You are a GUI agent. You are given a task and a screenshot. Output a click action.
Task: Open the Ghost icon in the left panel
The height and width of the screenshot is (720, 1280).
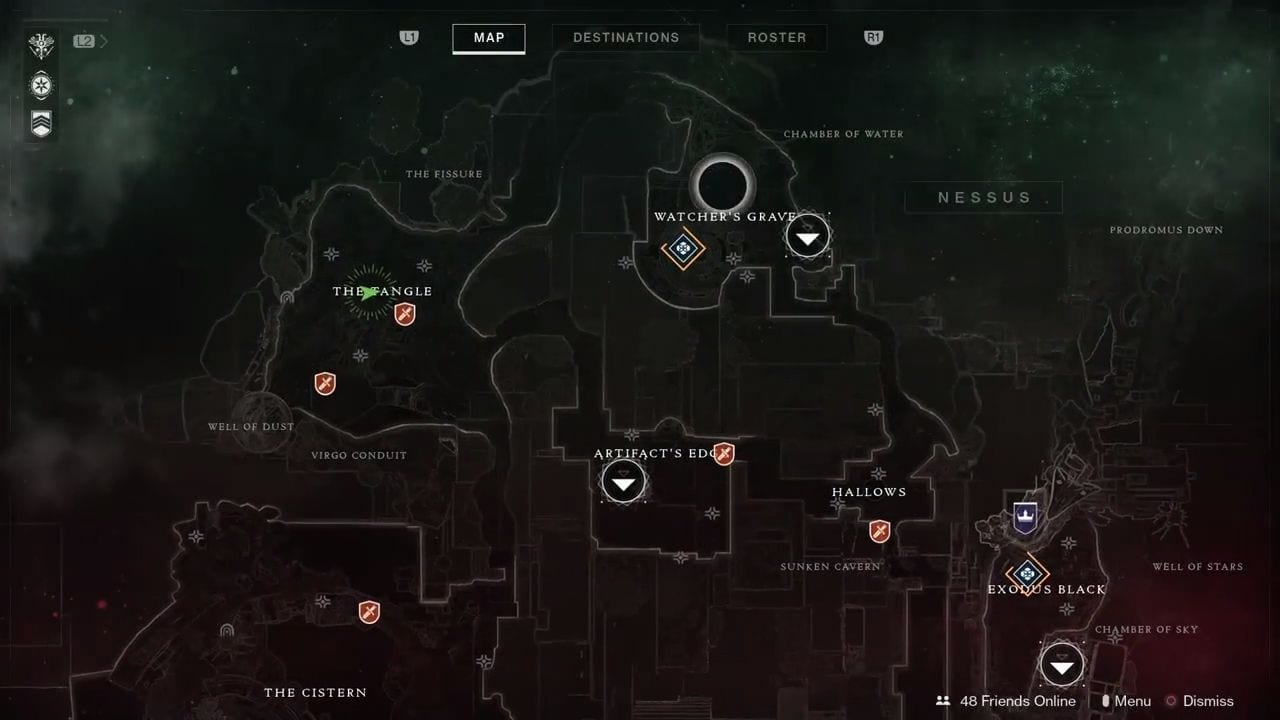coord(42,85)
